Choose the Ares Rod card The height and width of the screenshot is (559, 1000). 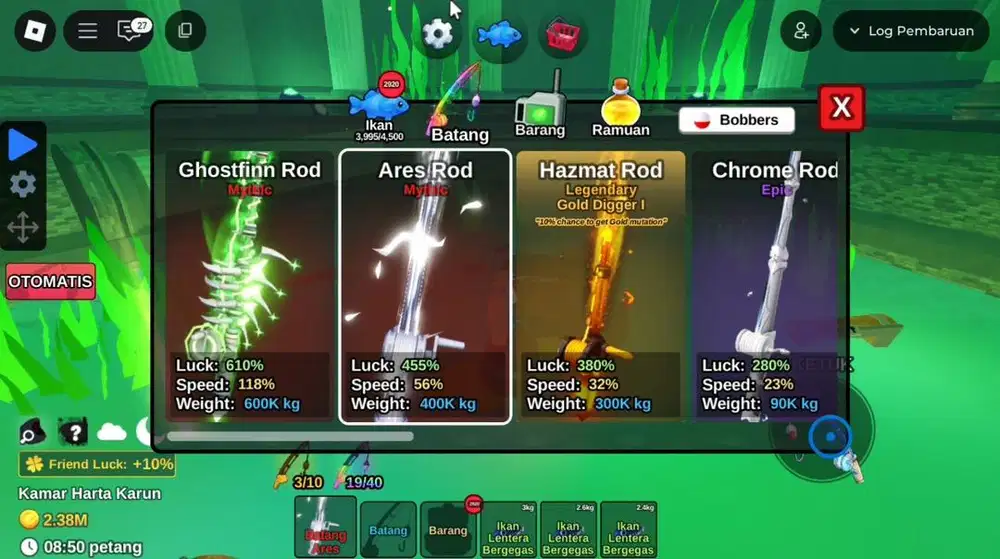coord(425,286)
